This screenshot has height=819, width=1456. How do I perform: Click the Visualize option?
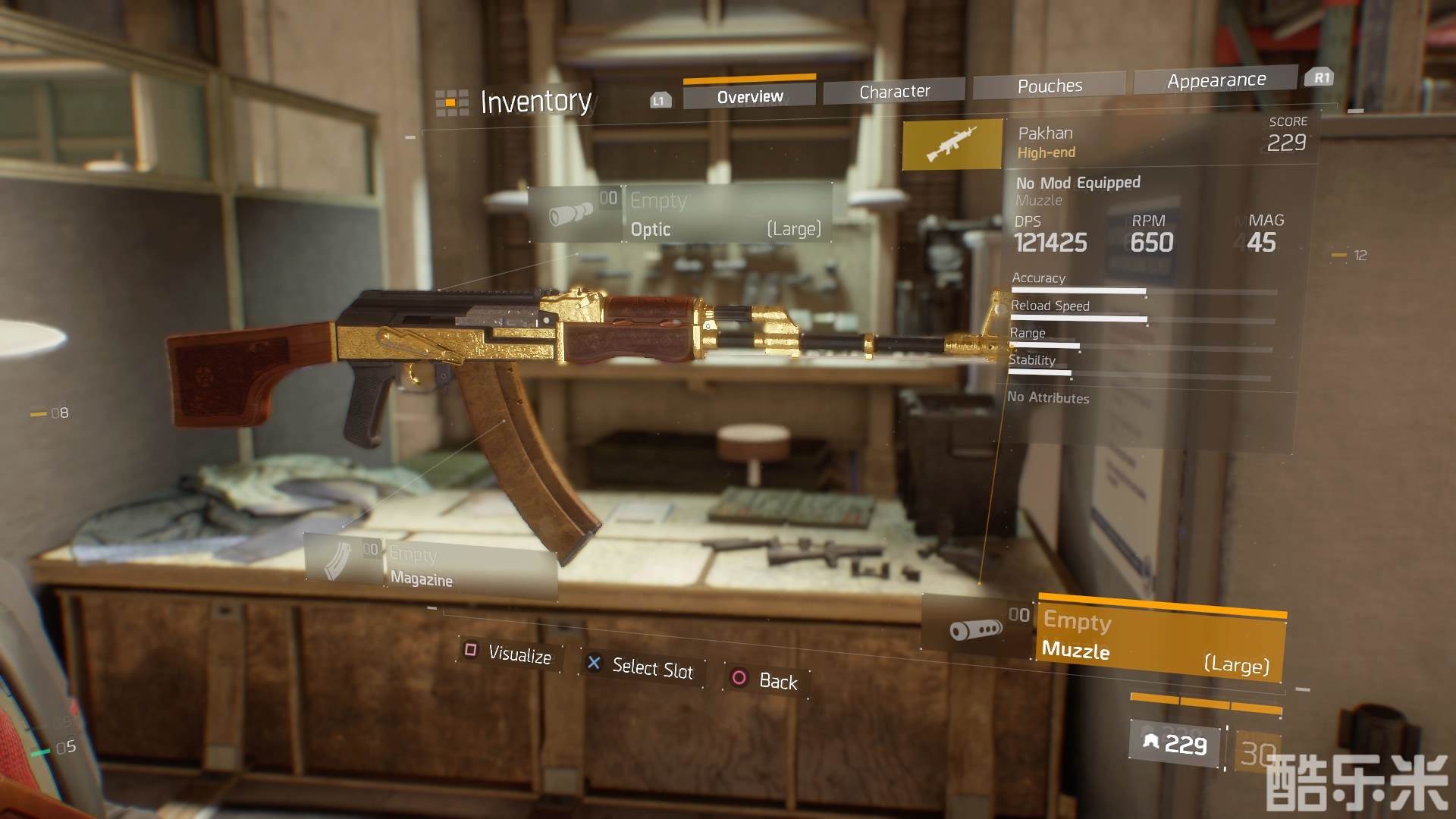[510, 654]
